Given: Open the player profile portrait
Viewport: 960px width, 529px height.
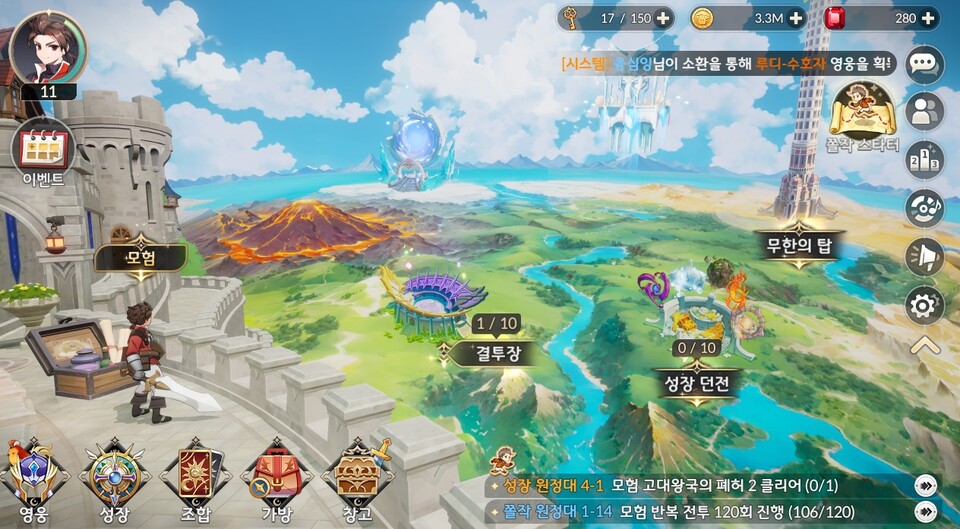Looking at the screenshot, I should (x=48, y=48).
